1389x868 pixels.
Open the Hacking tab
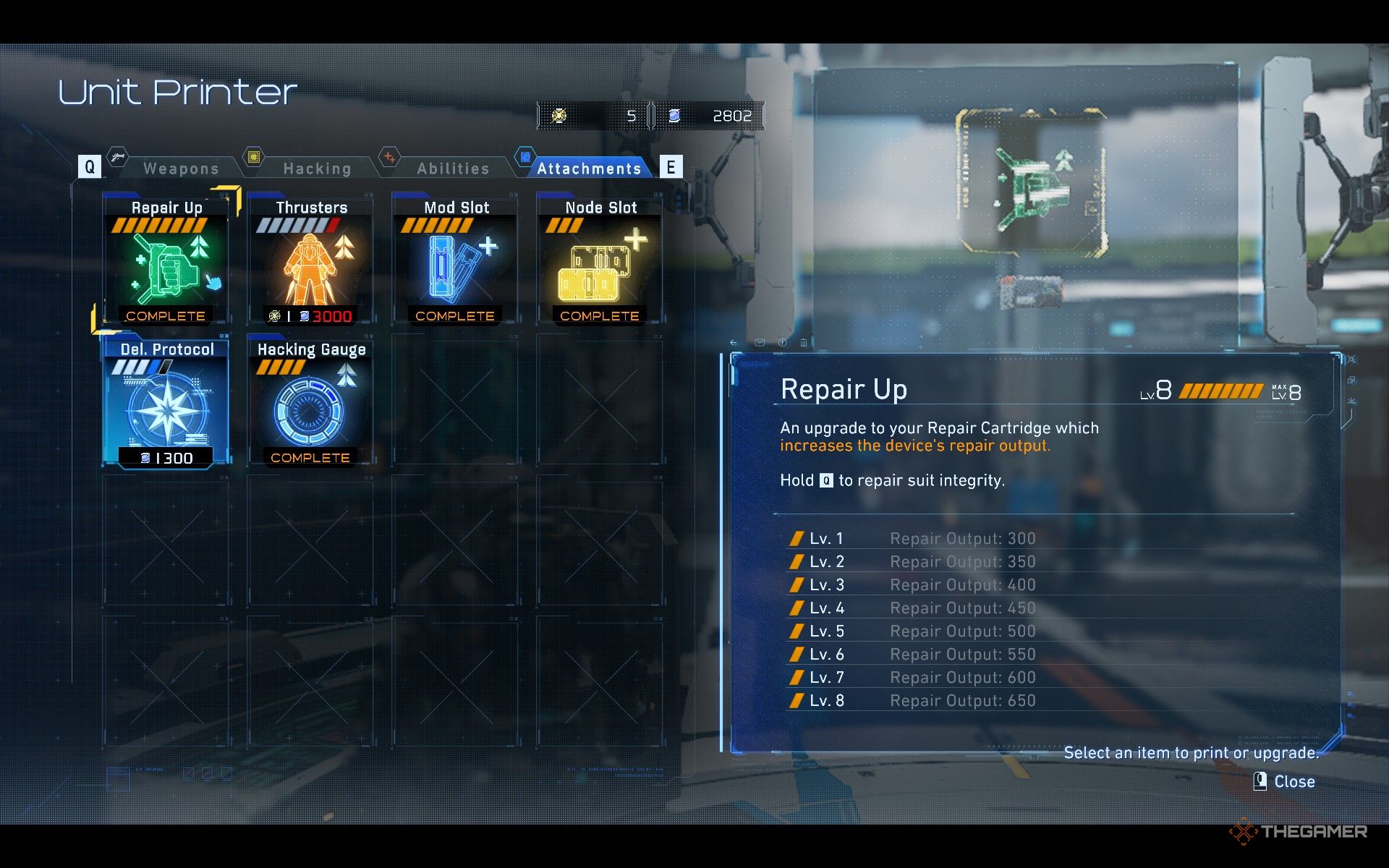pyautogui.click(x=317, y=169)
